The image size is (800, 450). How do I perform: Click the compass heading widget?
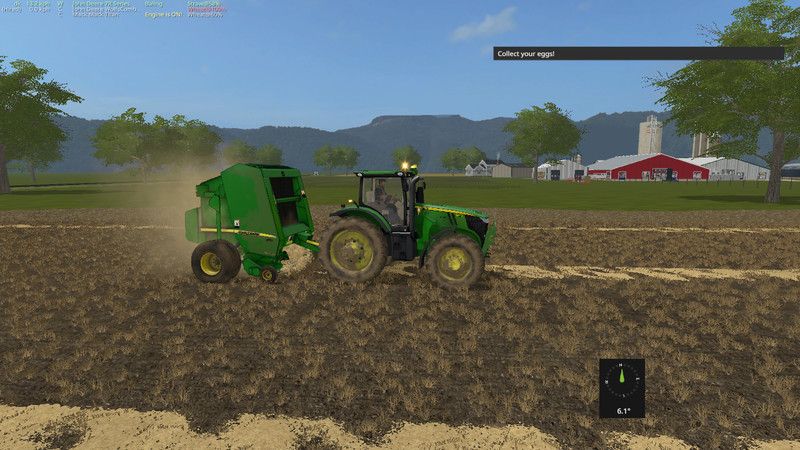[622, 387]
